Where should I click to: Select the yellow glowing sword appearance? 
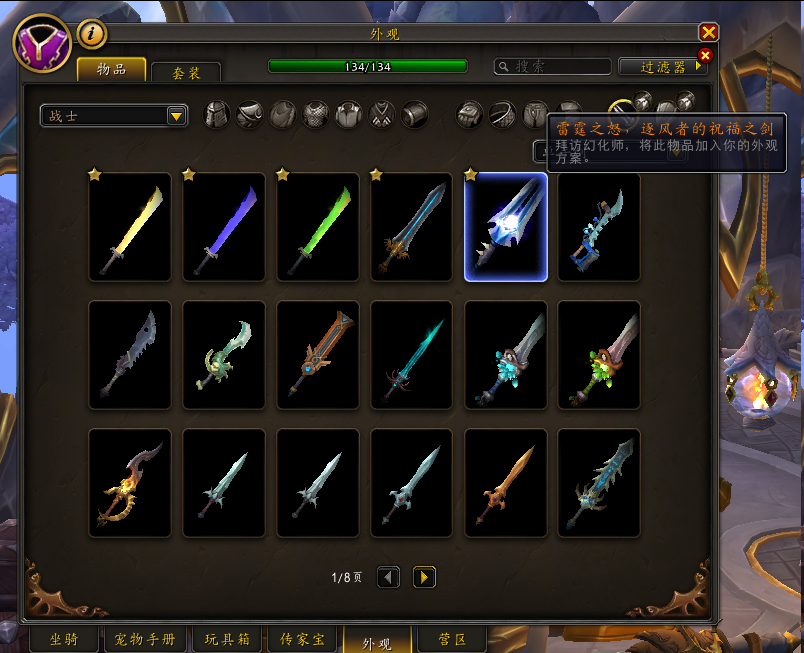click(130, 227)
